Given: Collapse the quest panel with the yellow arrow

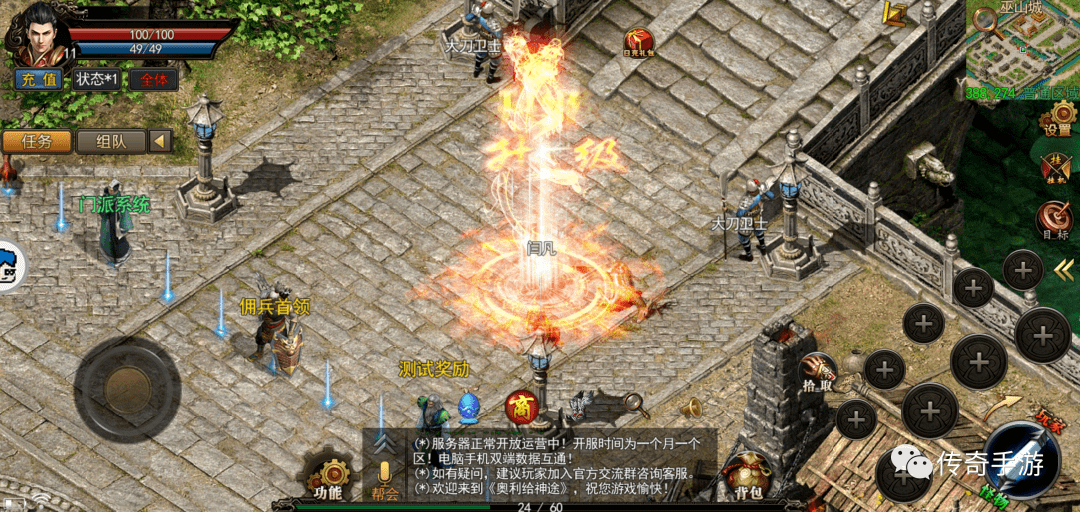Looking at the screenshot, I should 160,141.
